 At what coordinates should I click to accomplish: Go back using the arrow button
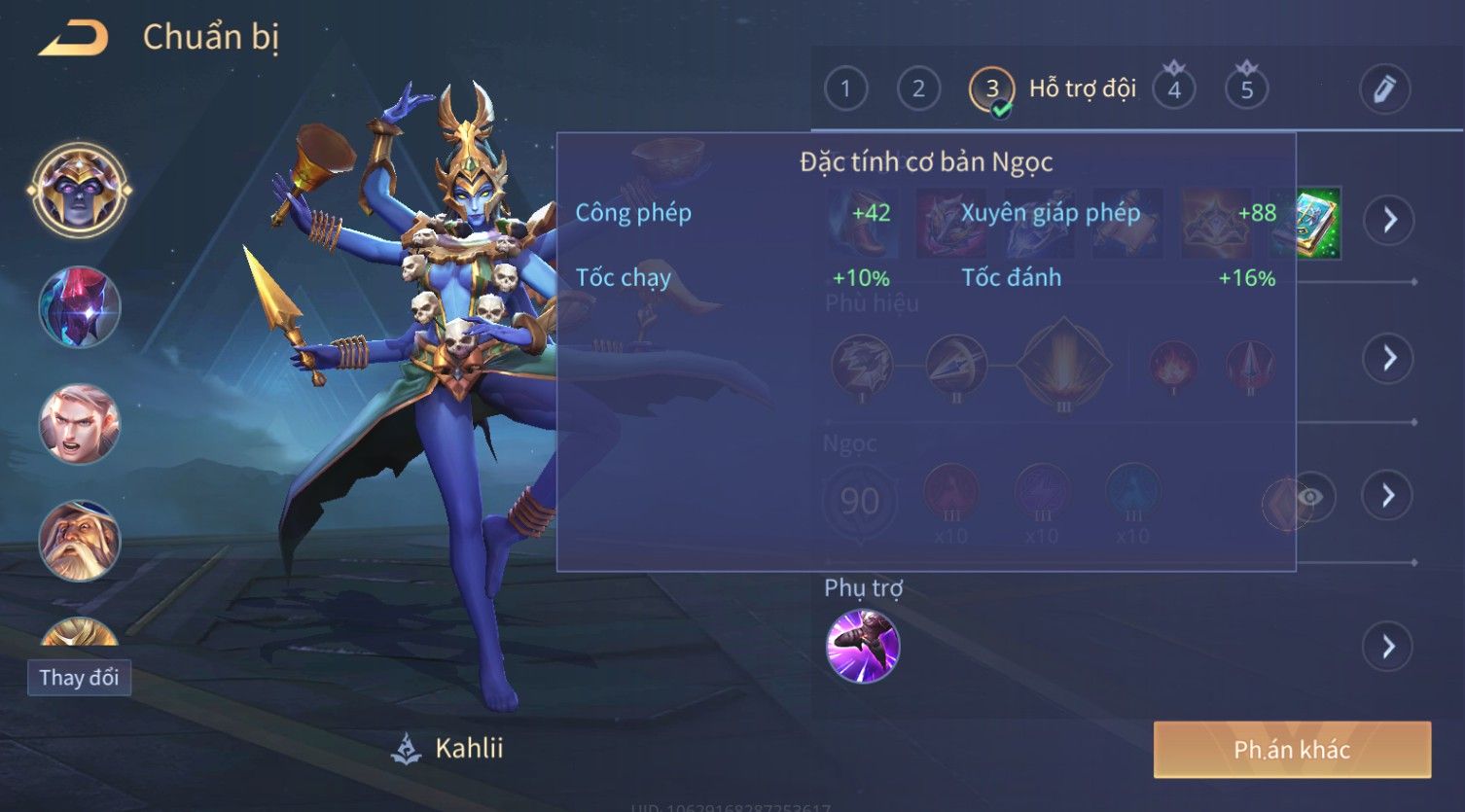pyautogui.click(x=74, y=38)
